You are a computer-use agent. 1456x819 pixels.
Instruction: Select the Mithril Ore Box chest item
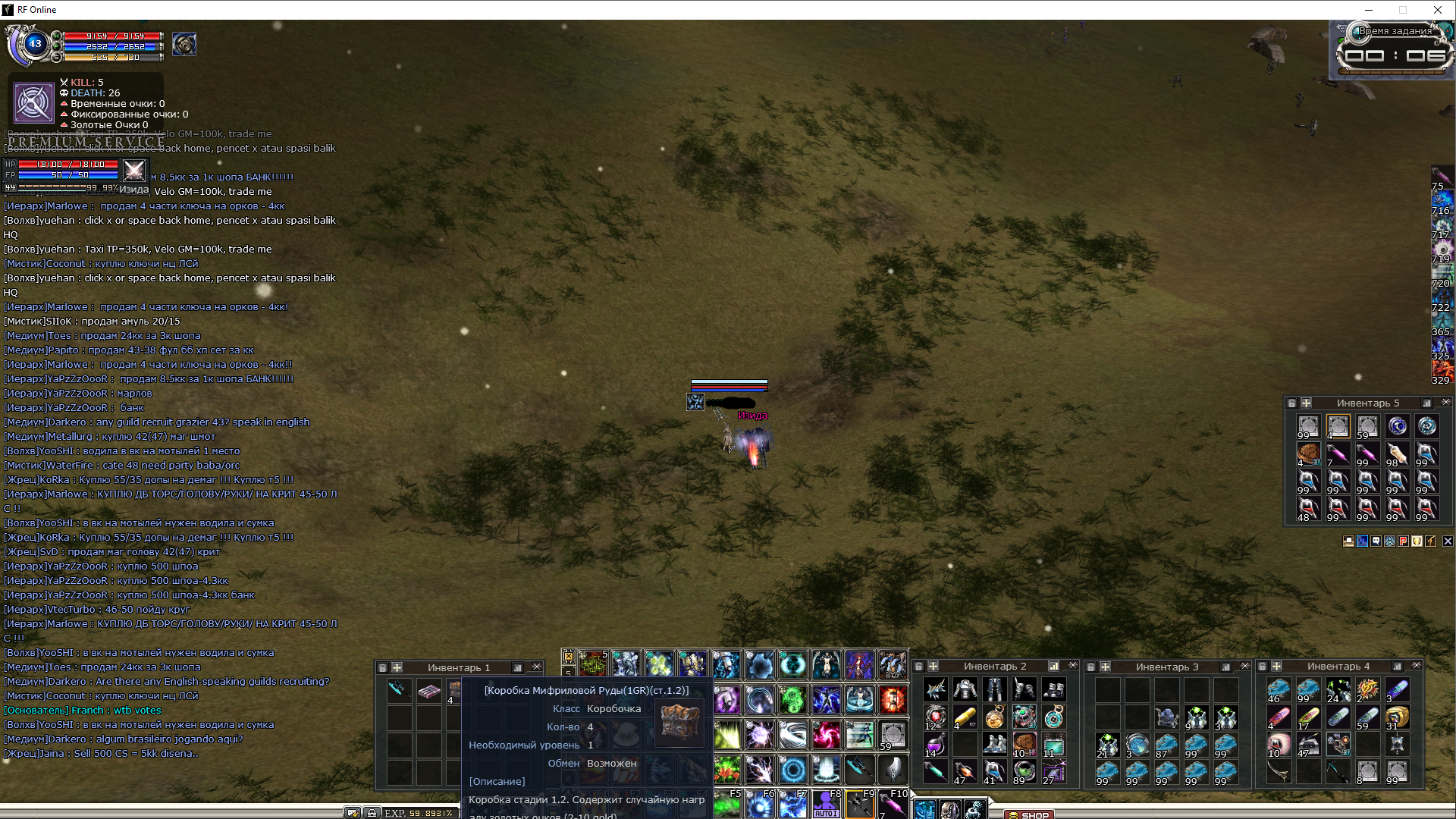tap(455, 691)
